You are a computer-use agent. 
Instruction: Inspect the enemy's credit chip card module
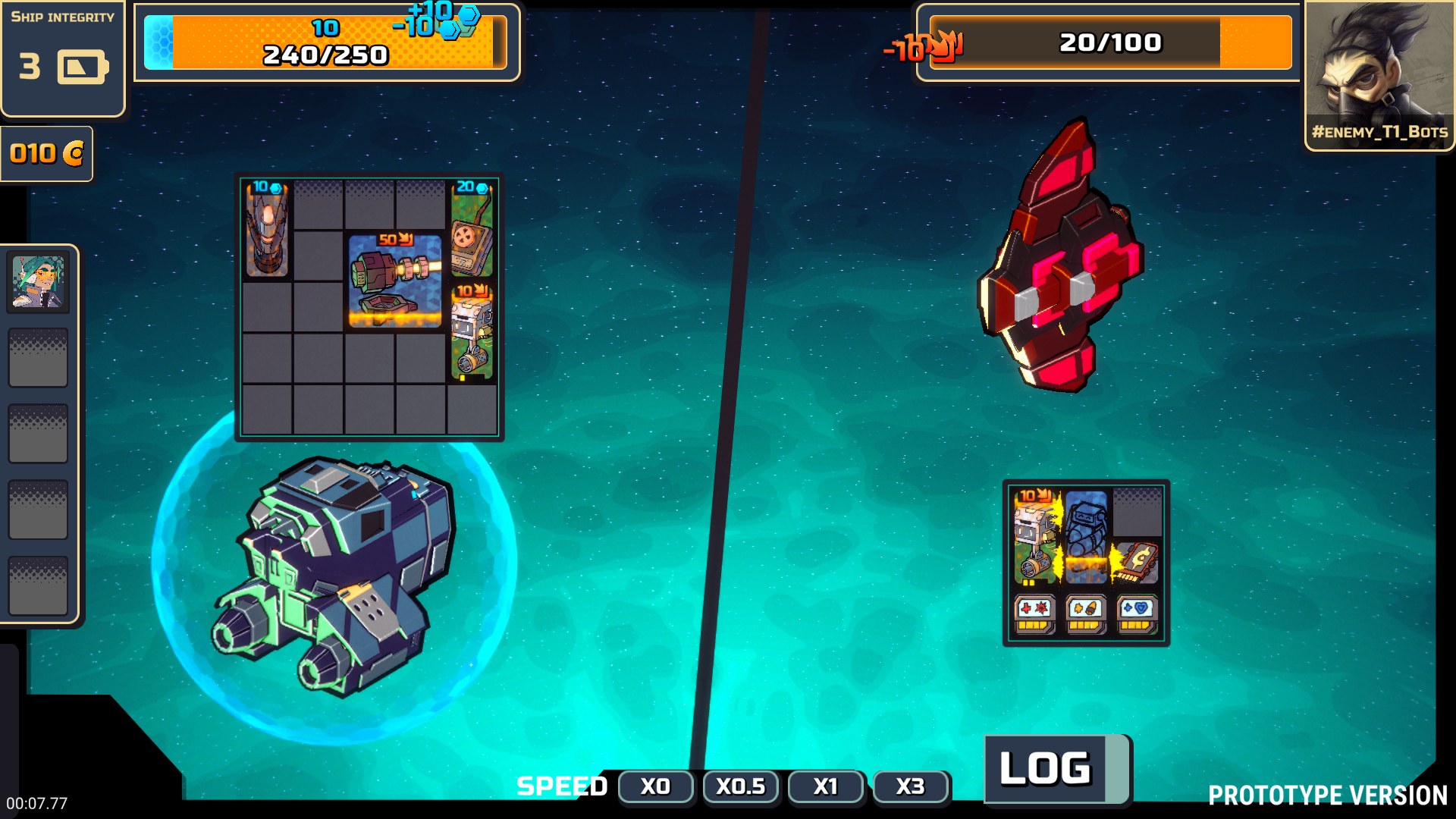click(1137, 563)
